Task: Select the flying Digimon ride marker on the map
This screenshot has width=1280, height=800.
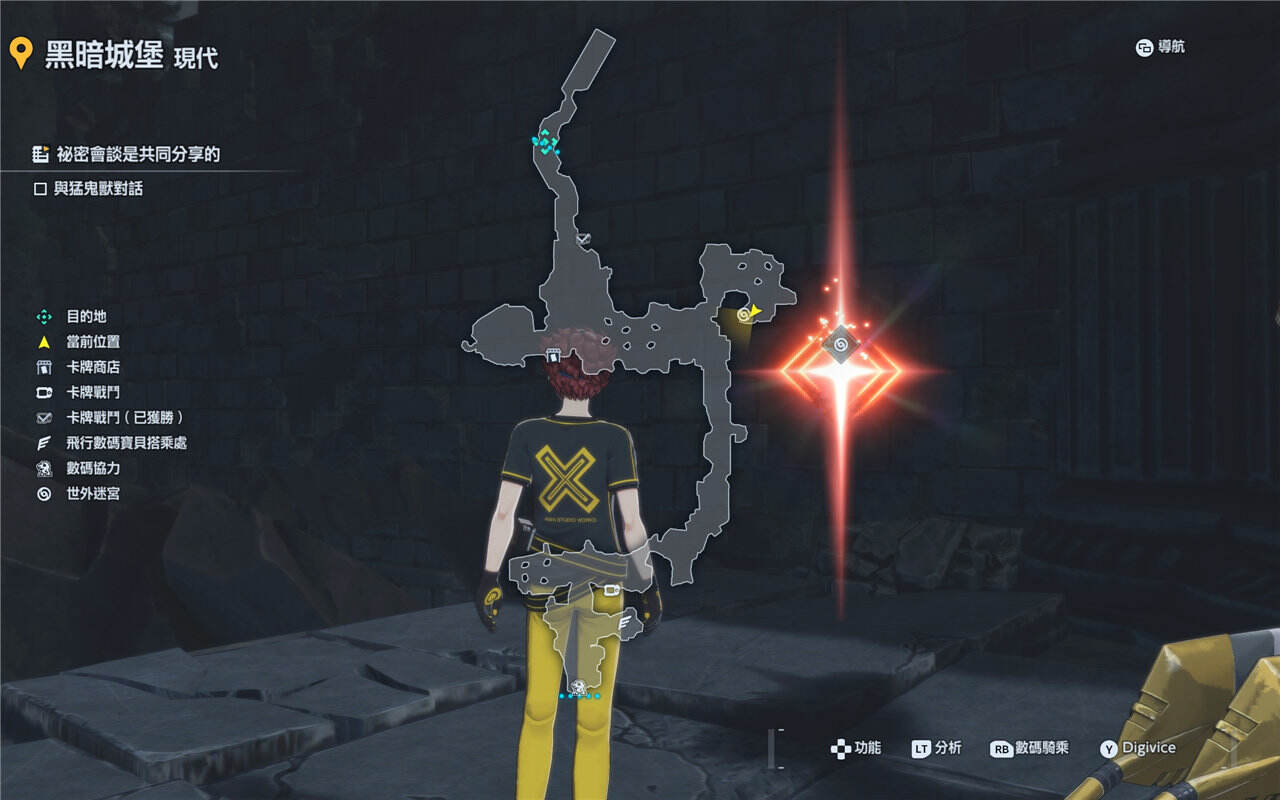Action: pyautogui.click(x=627, y=623)
